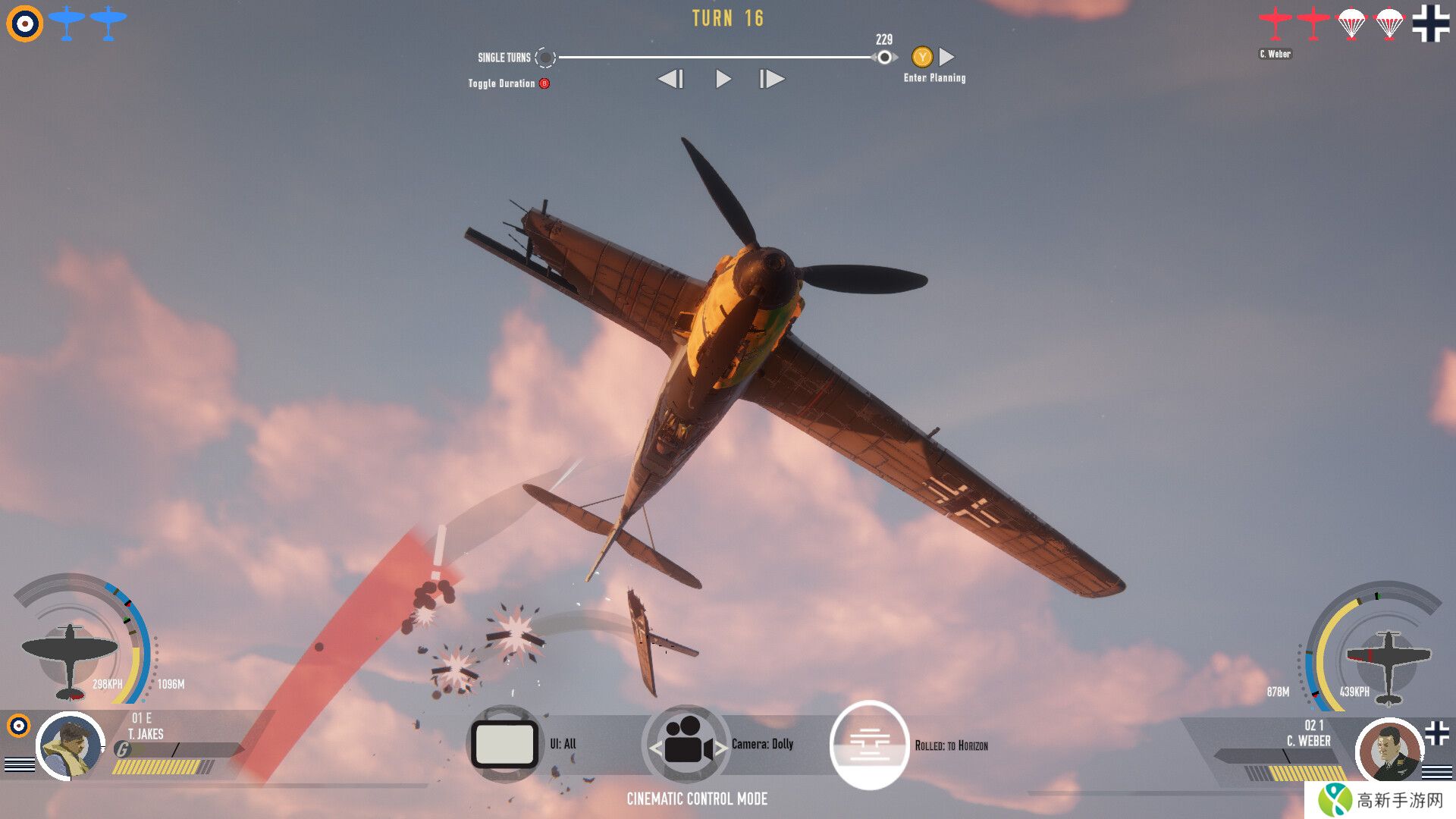
Task: Toggle the Single Turns duration option
Action: 545,58
